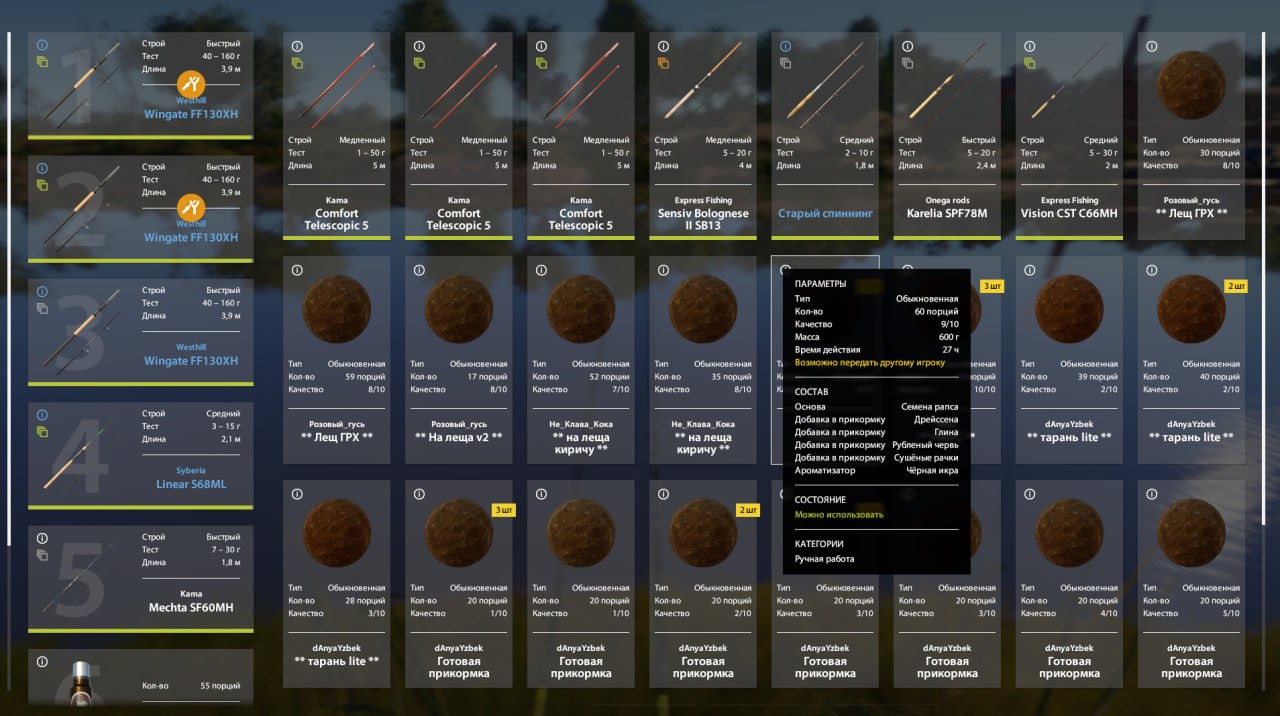
Task: Open info icon on Mechta SF60MH slot
Action: pos(42,538)
